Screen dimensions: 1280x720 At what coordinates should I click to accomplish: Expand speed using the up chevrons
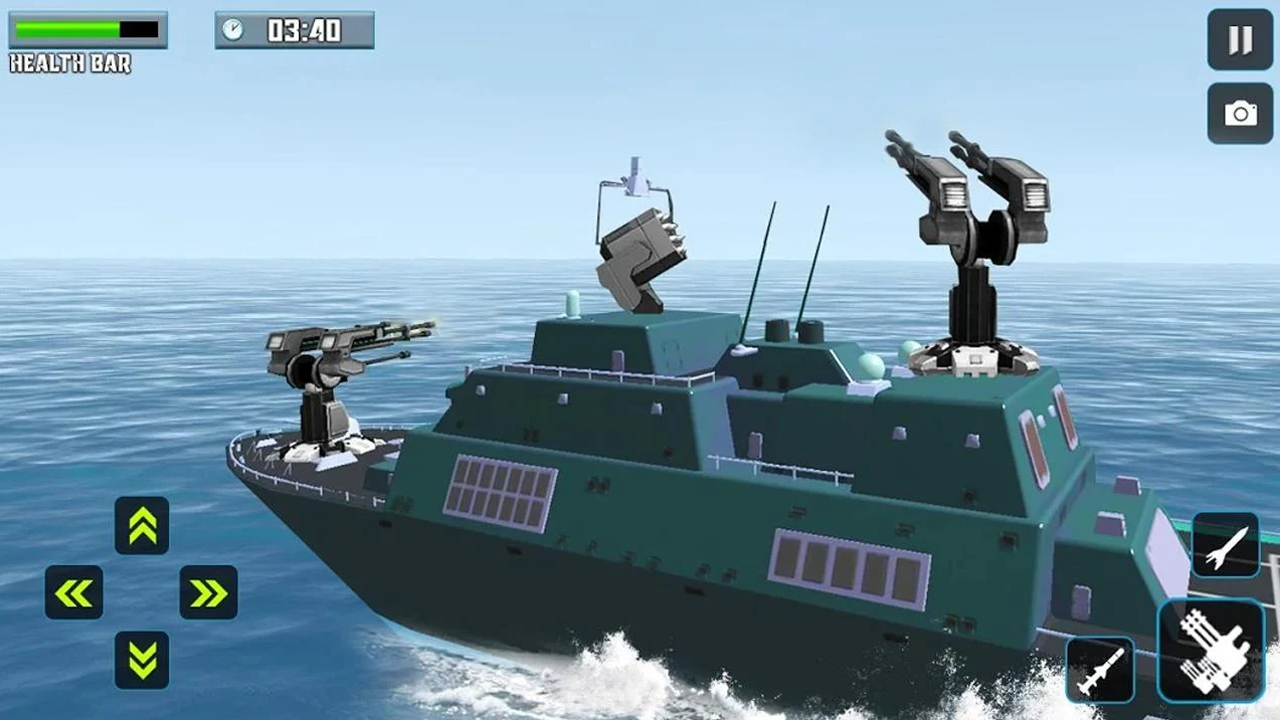pos(142,524)
